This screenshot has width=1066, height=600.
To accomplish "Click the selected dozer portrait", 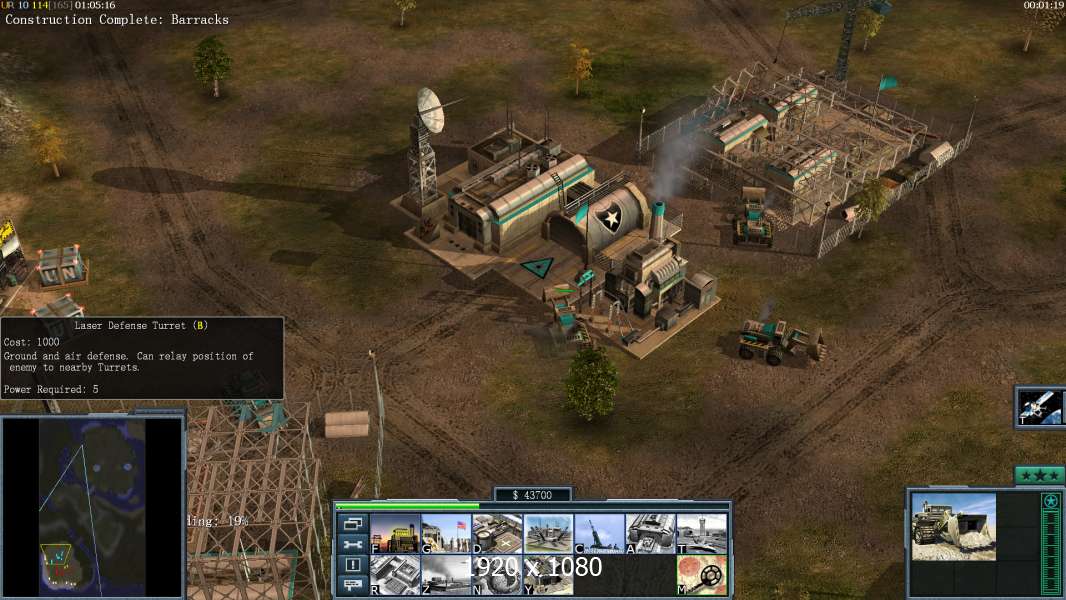I will pyautogui.click(x=953, y=526).
